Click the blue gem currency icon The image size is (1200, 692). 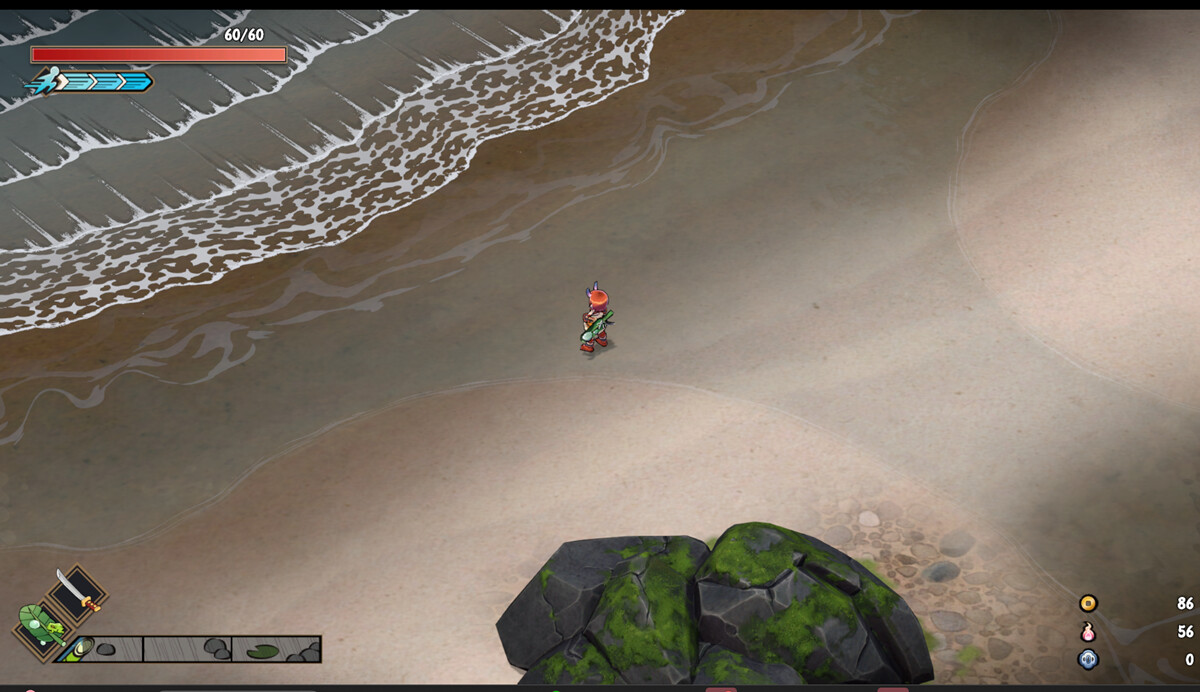point(1088,659)
